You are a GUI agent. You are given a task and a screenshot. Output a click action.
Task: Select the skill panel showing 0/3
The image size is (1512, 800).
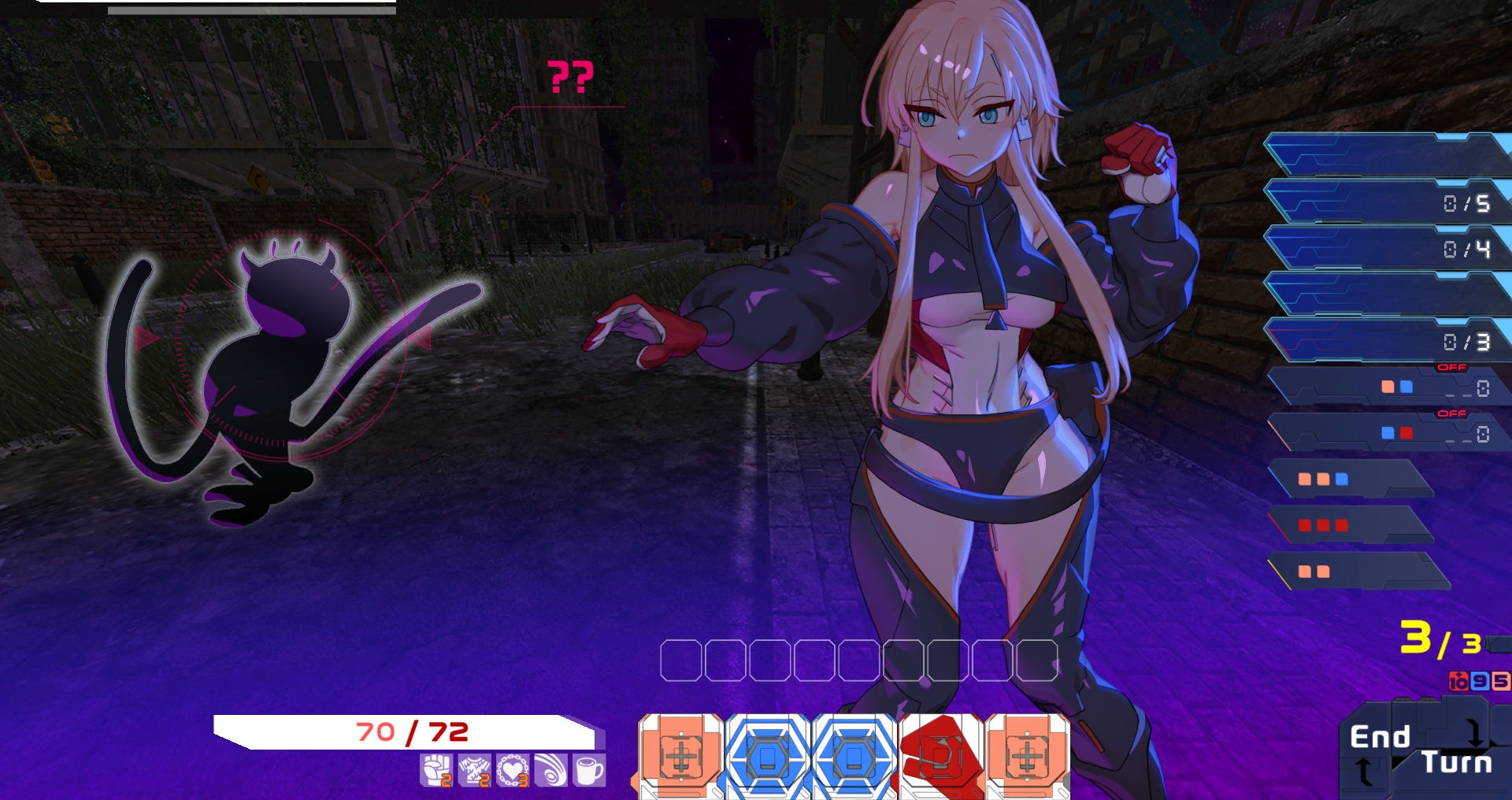[1386, 341]
